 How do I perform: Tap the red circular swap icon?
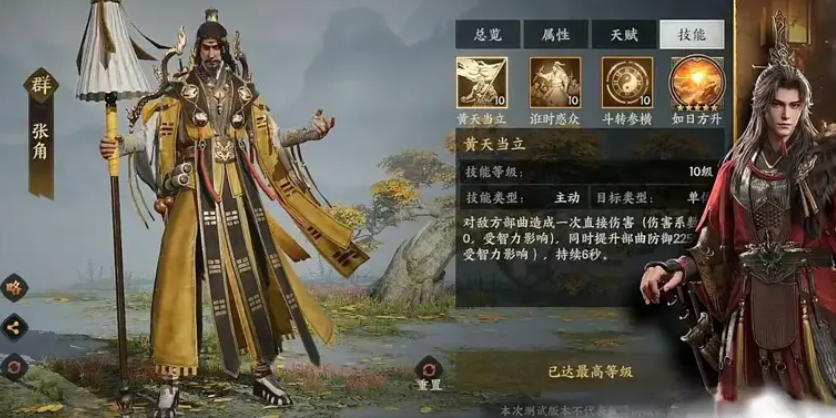point(14,365)
